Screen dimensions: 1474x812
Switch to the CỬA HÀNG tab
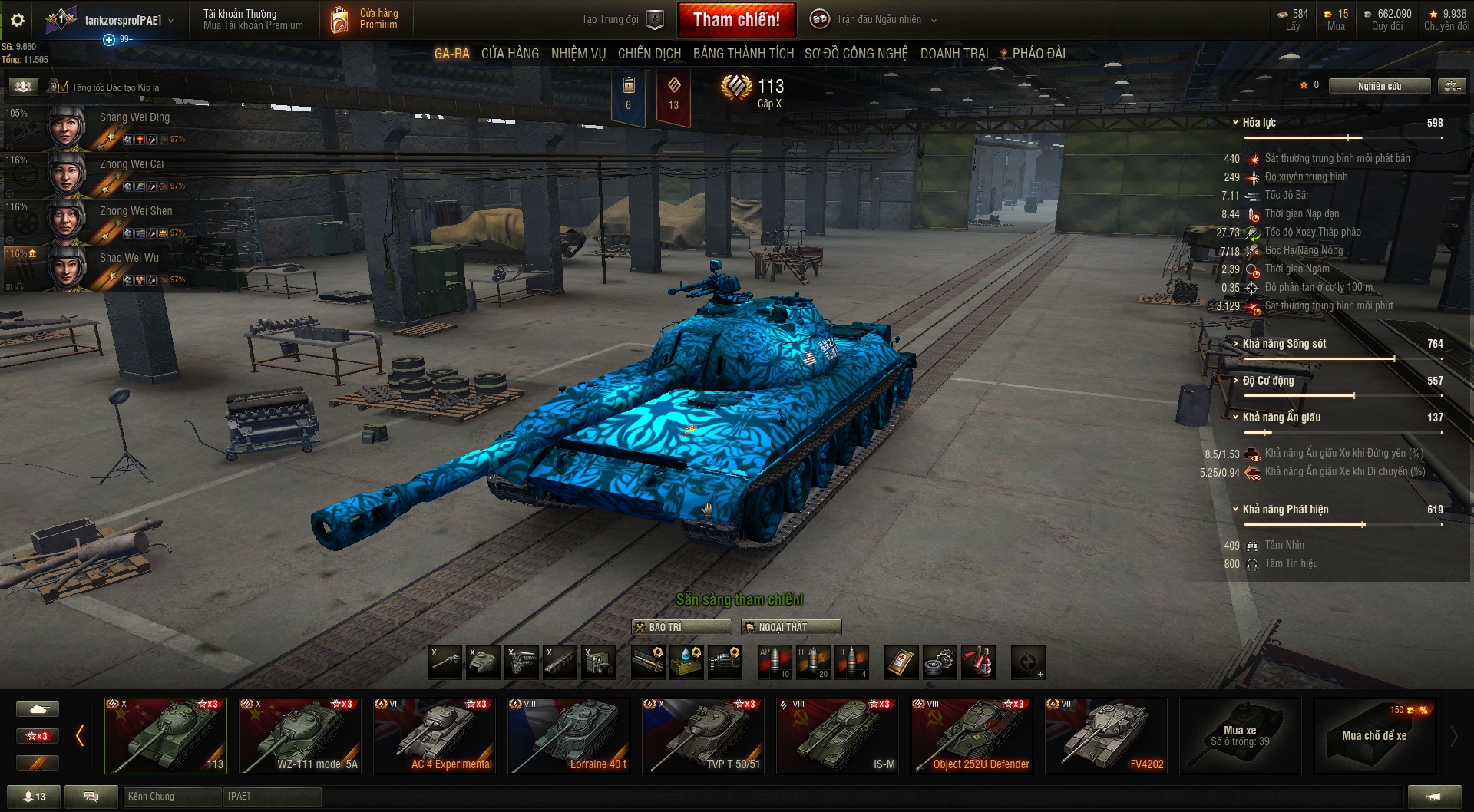(509, 54)
